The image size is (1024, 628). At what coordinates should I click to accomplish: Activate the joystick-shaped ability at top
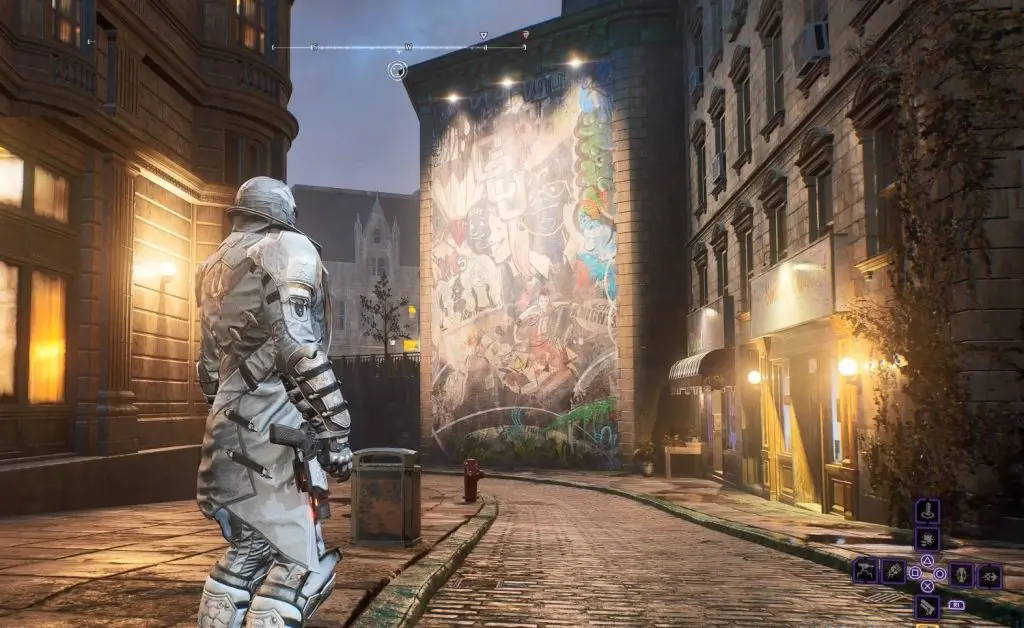coord(927,511)
